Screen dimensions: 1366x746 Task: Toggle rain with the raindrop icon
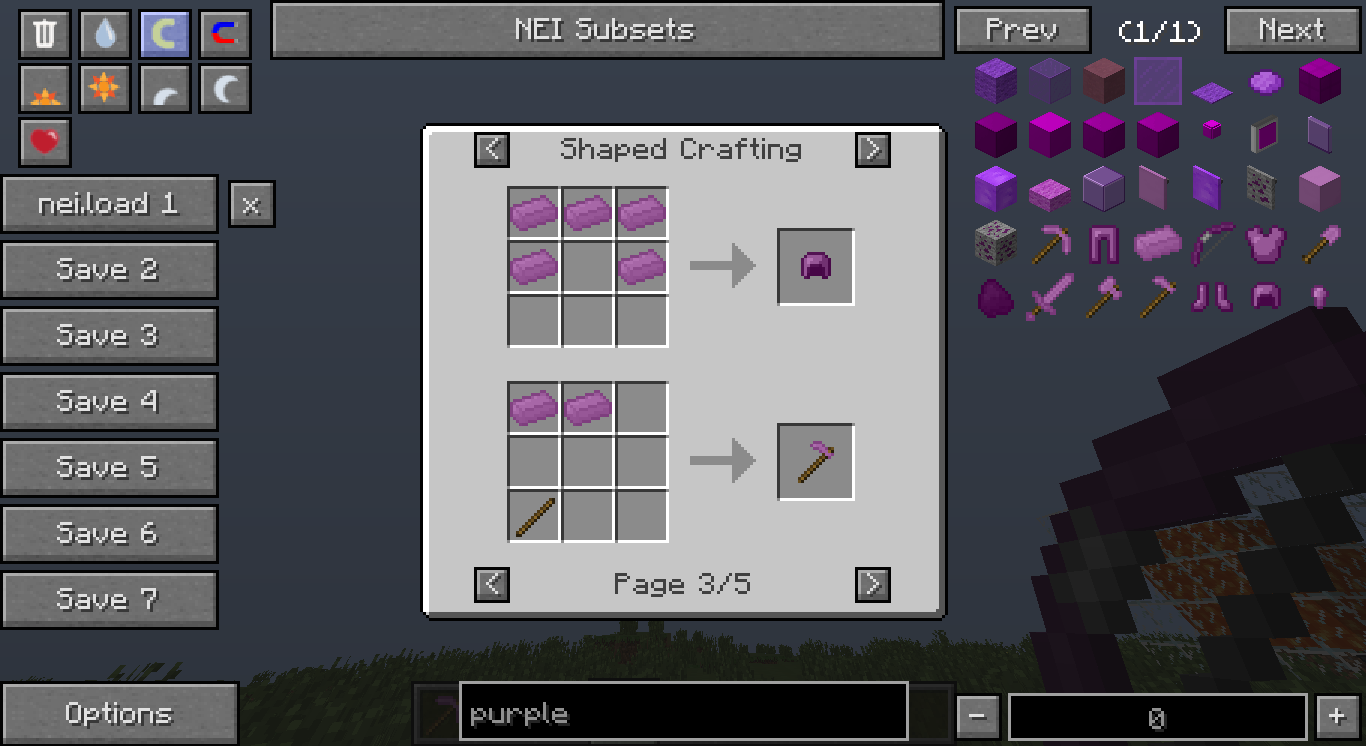tap(104, 32)
